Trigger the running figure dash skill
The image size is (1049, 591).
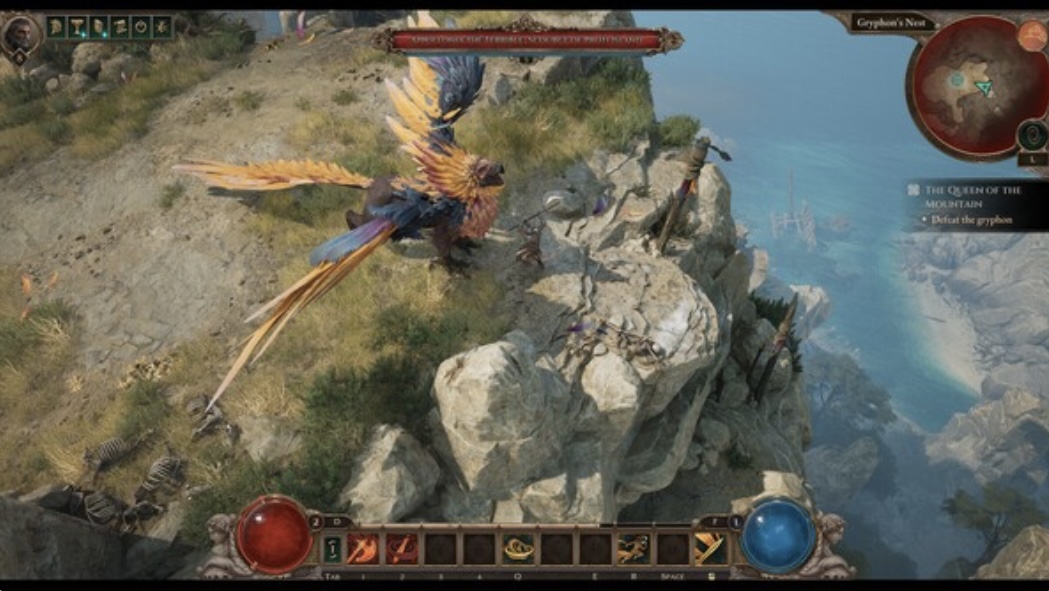click(633, 548)
